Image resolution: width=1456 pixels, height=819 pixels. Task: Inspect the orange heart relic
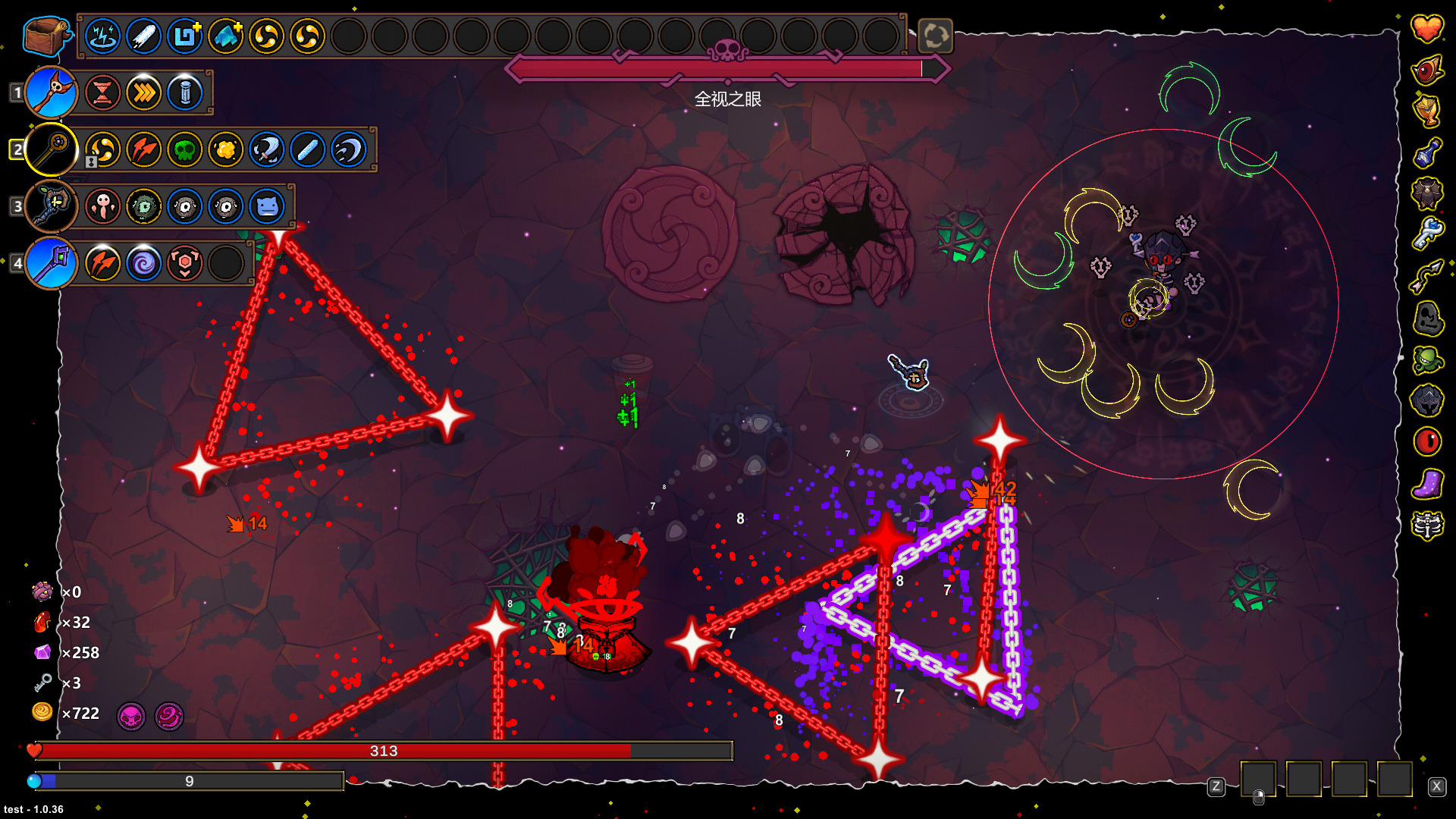pos(1426,29)
